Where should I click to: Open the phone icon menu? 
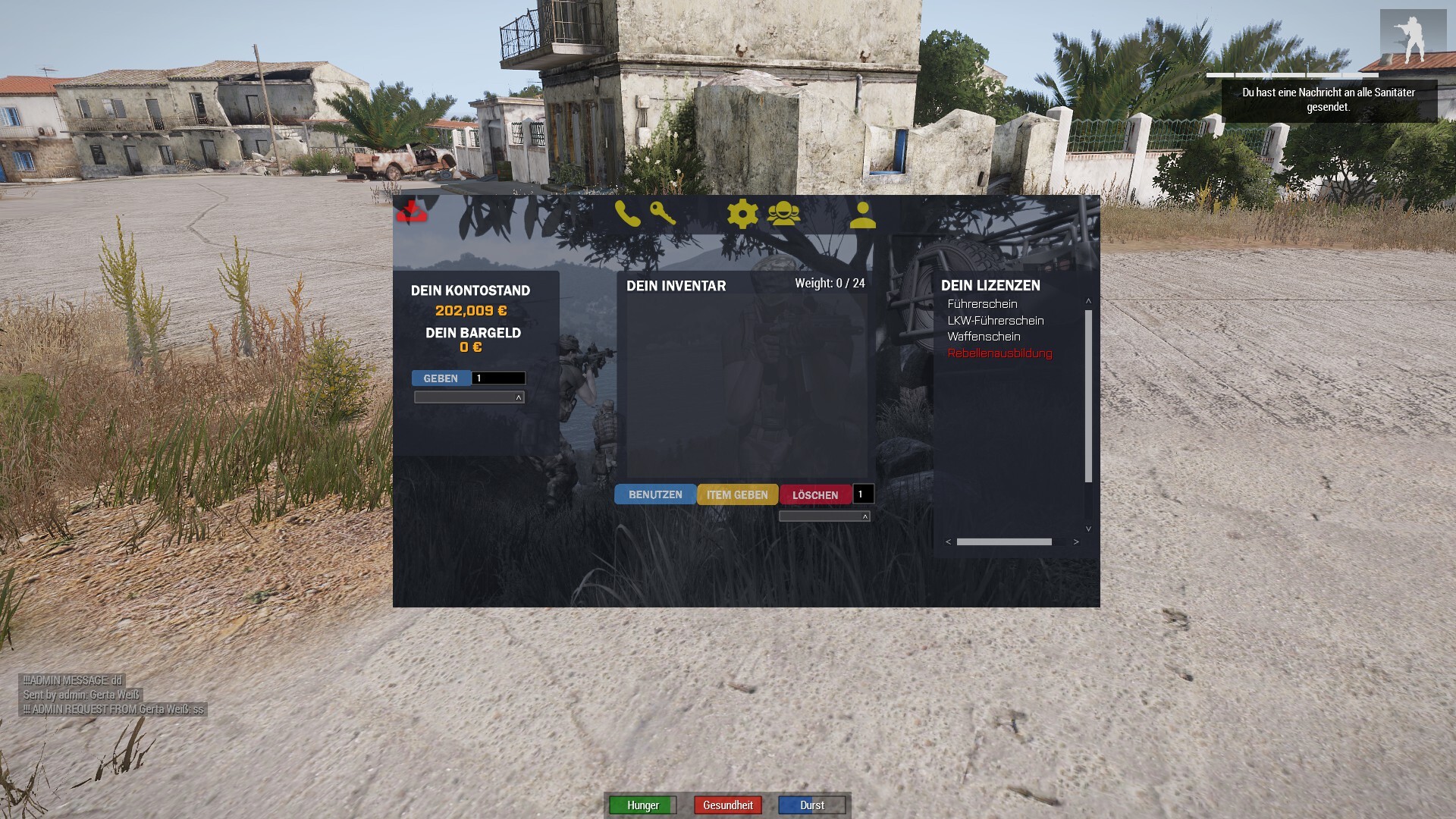(628, 215)
